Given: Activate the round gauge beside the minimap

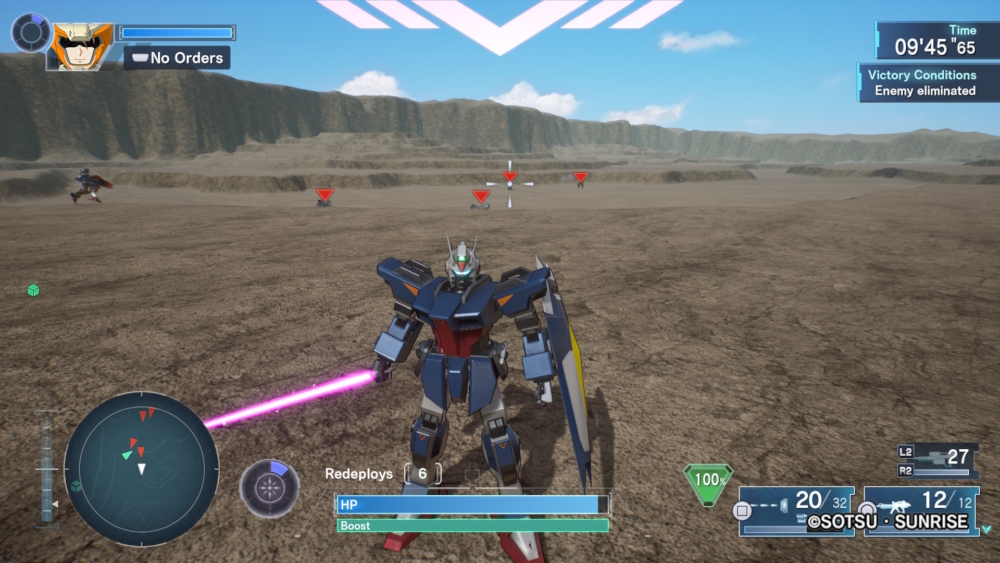Looking at the screenshot, I should 269,488.
